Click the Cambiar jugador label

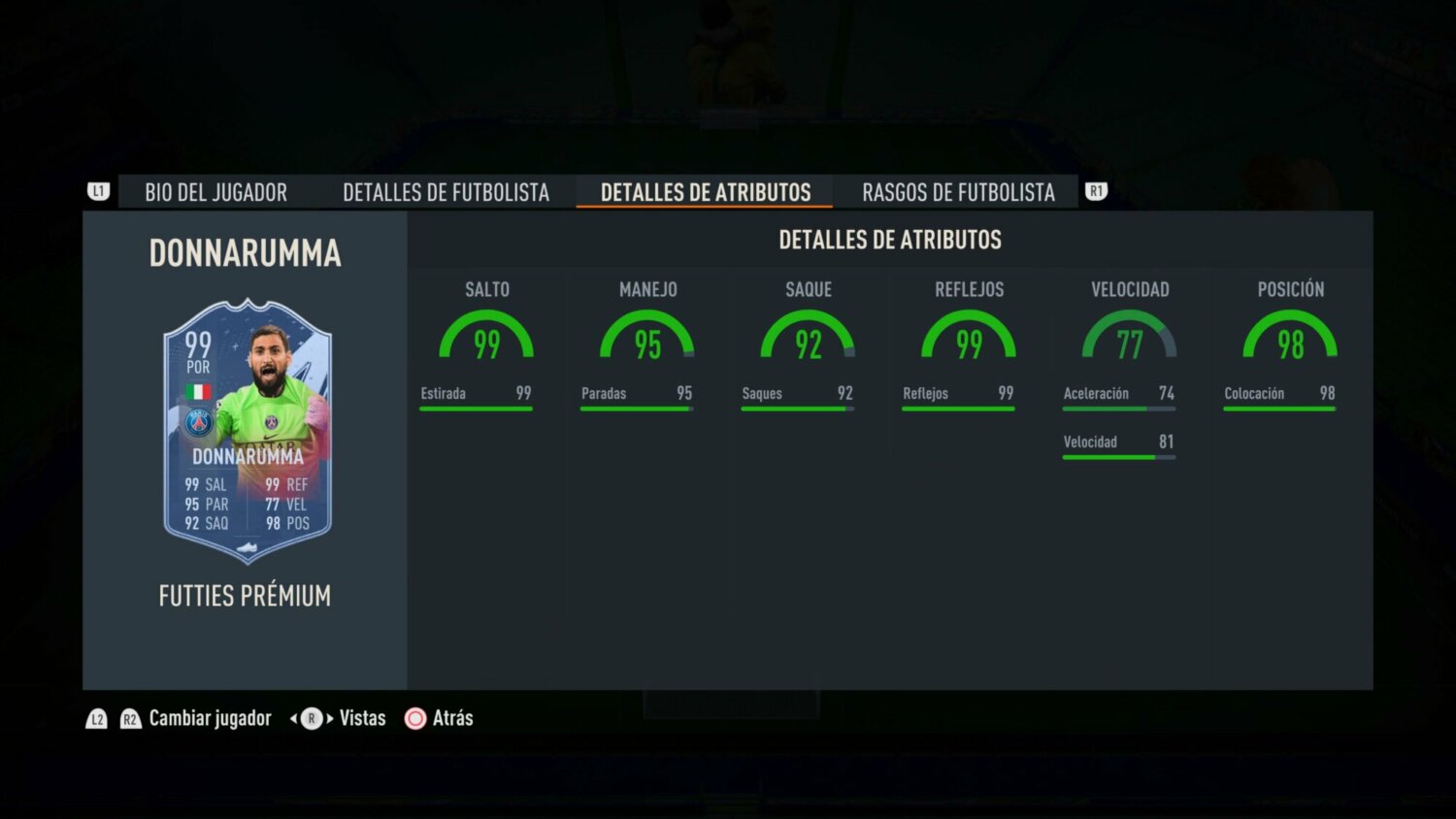210,718
